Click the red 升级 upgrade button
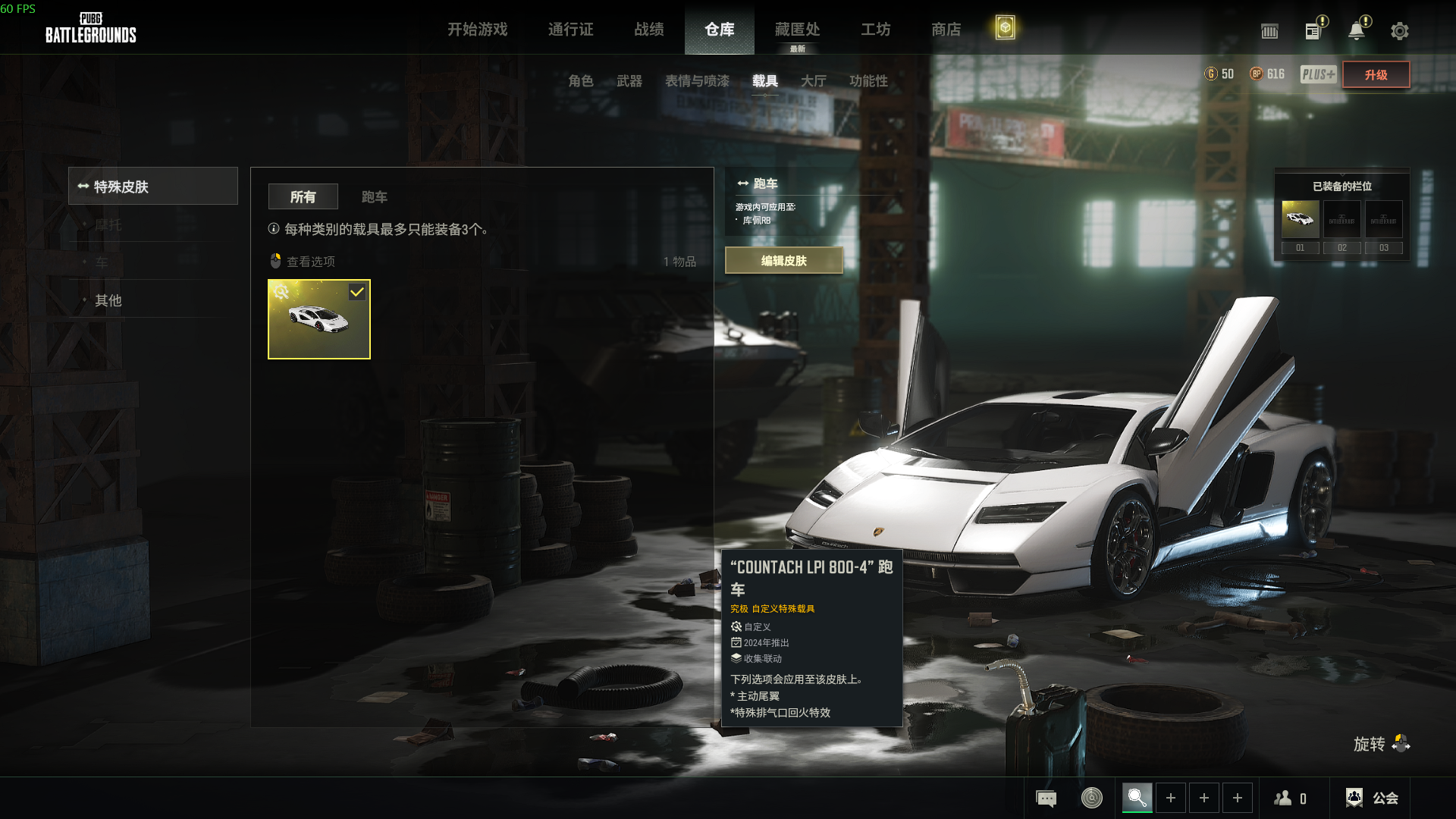The height and width of the screenshot is (819, 1456). pyautogui.click(x=1376, y=74)
